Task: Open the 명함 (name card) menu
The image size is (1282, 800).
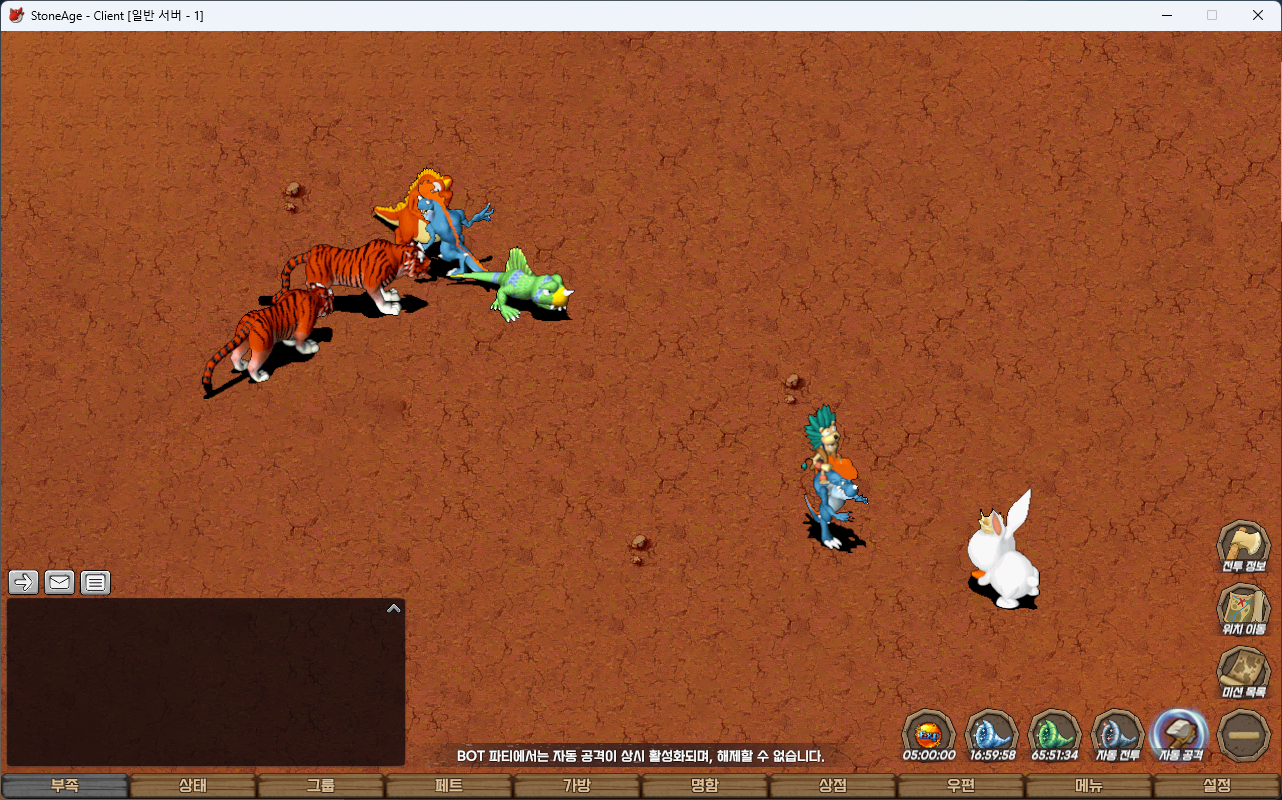Action: [x=705, y=786]
